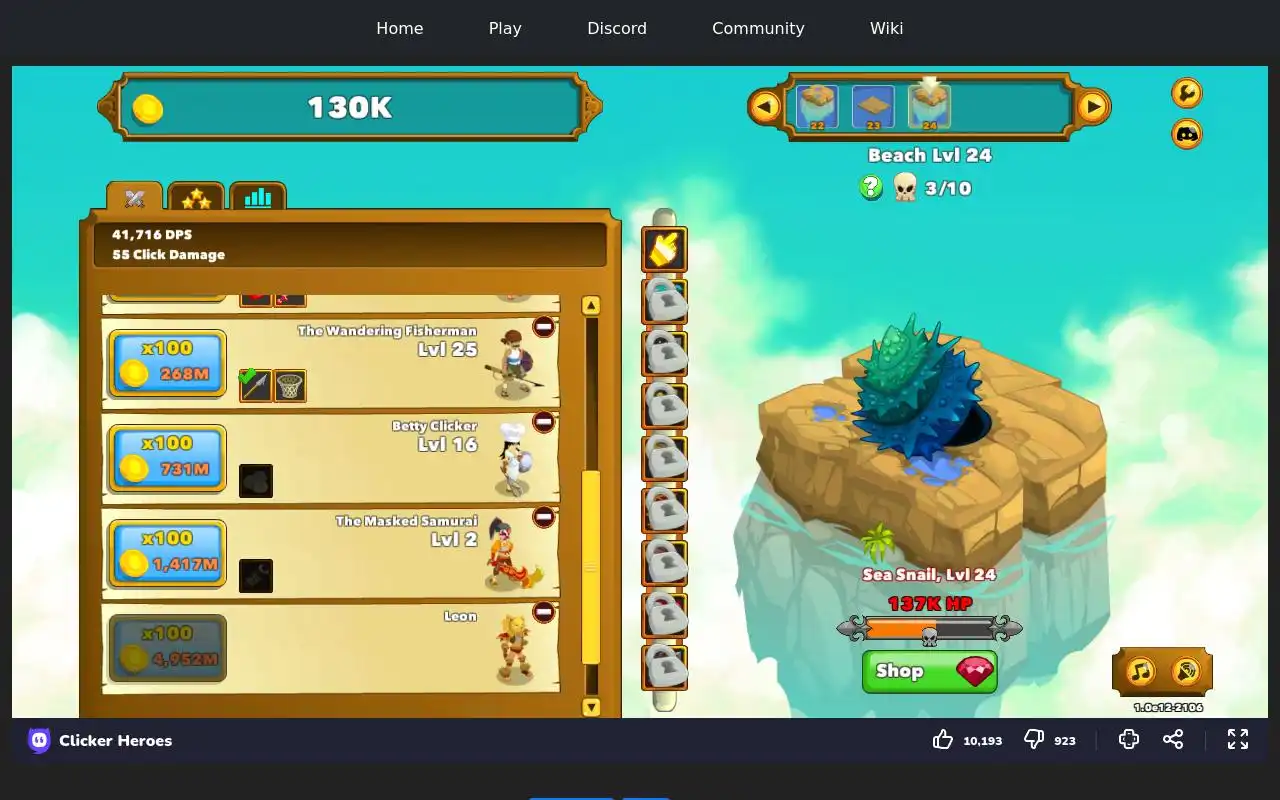The image size is (1280, 800).
Task: Open the Shop with the ruby
Action: tap(929, 671)
